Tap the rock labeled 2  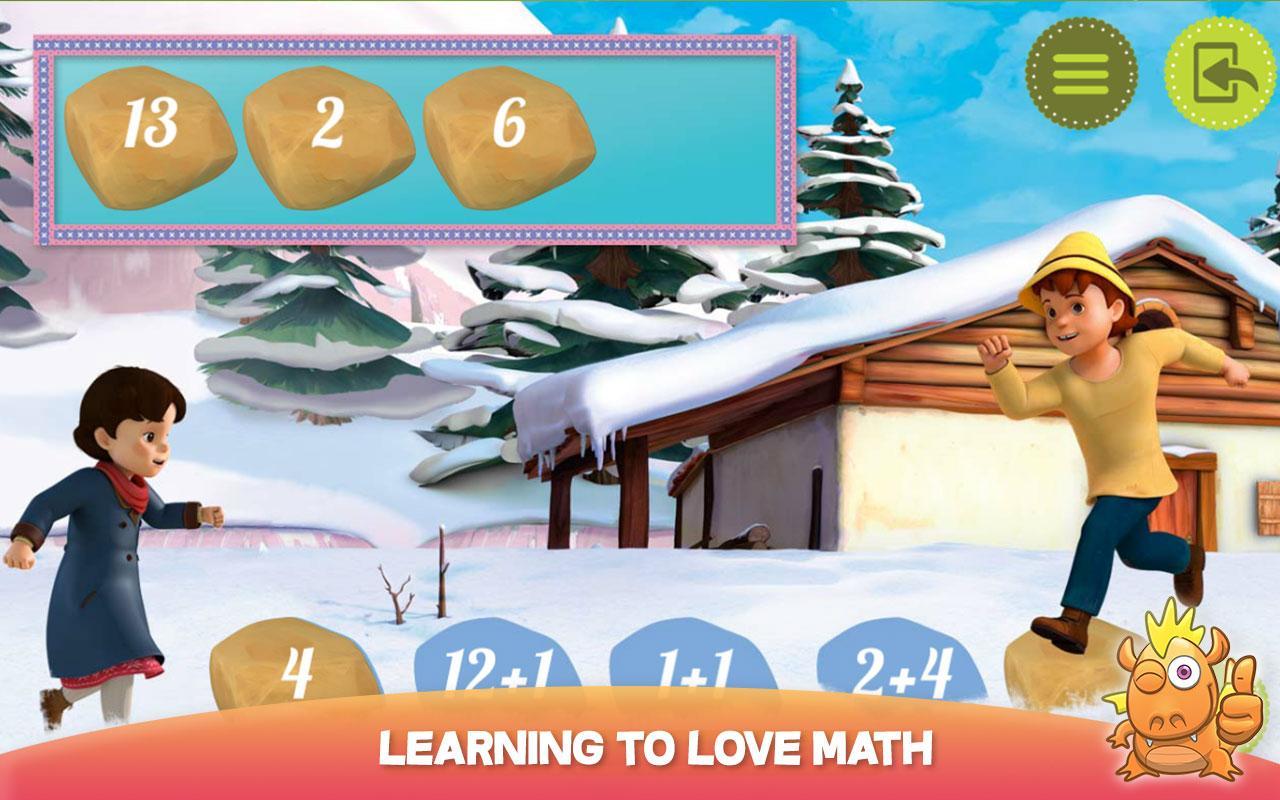click(x=330, y=135)
